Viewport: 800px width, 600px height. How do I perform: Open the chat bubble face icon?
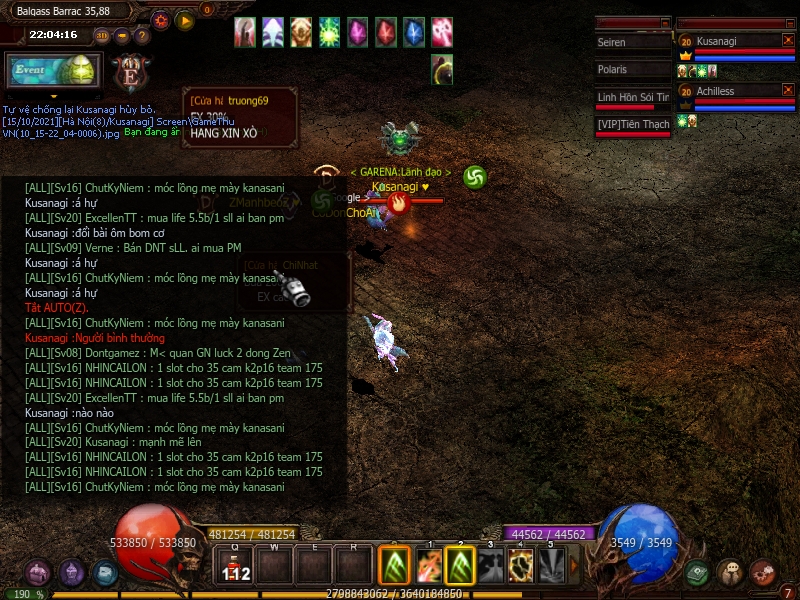click(x=731, y=573)
